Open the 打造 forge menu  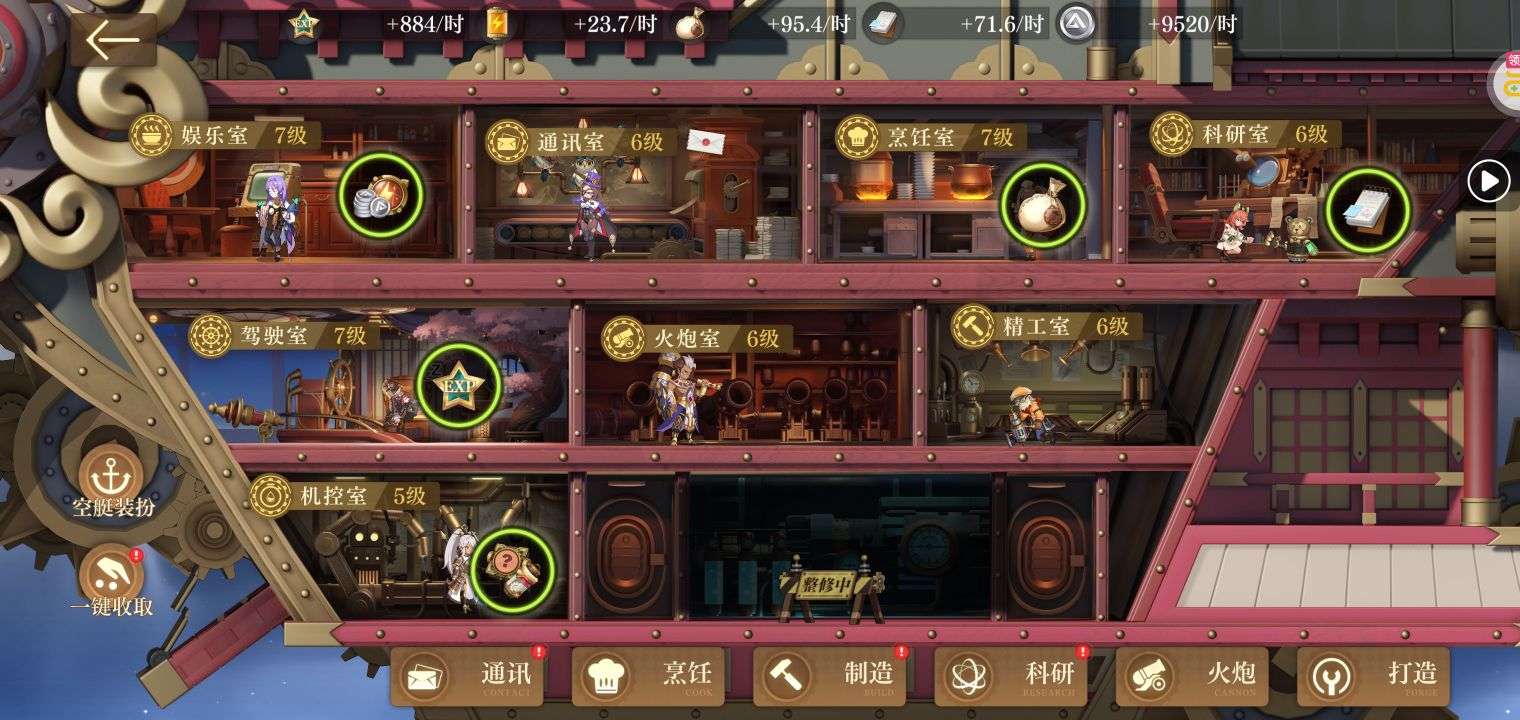pyautogui.click(x=1374, y=676)
